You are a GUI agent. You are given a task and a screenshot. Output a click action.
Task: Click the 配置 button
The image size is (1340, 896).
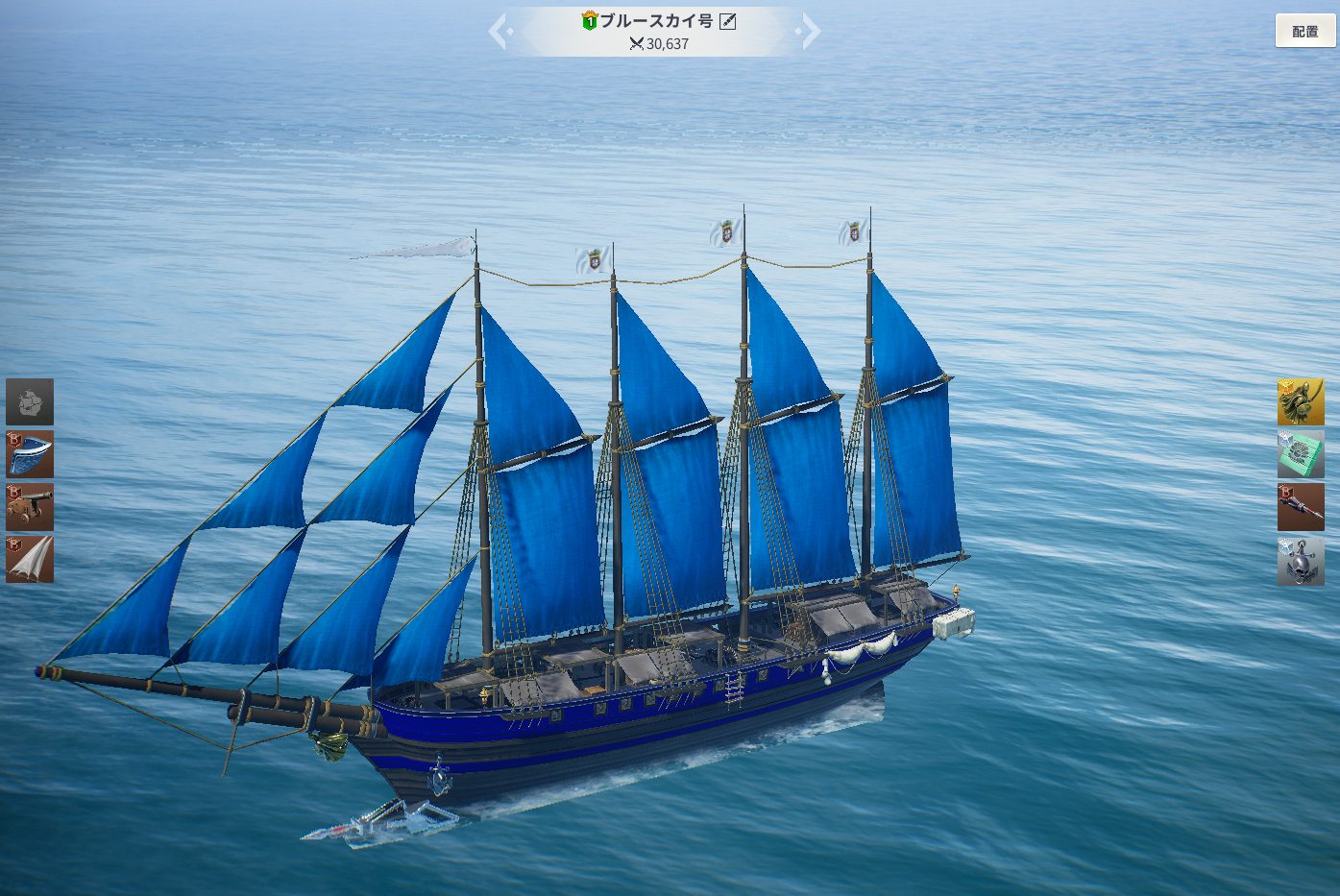click(x=1304, y=31)
